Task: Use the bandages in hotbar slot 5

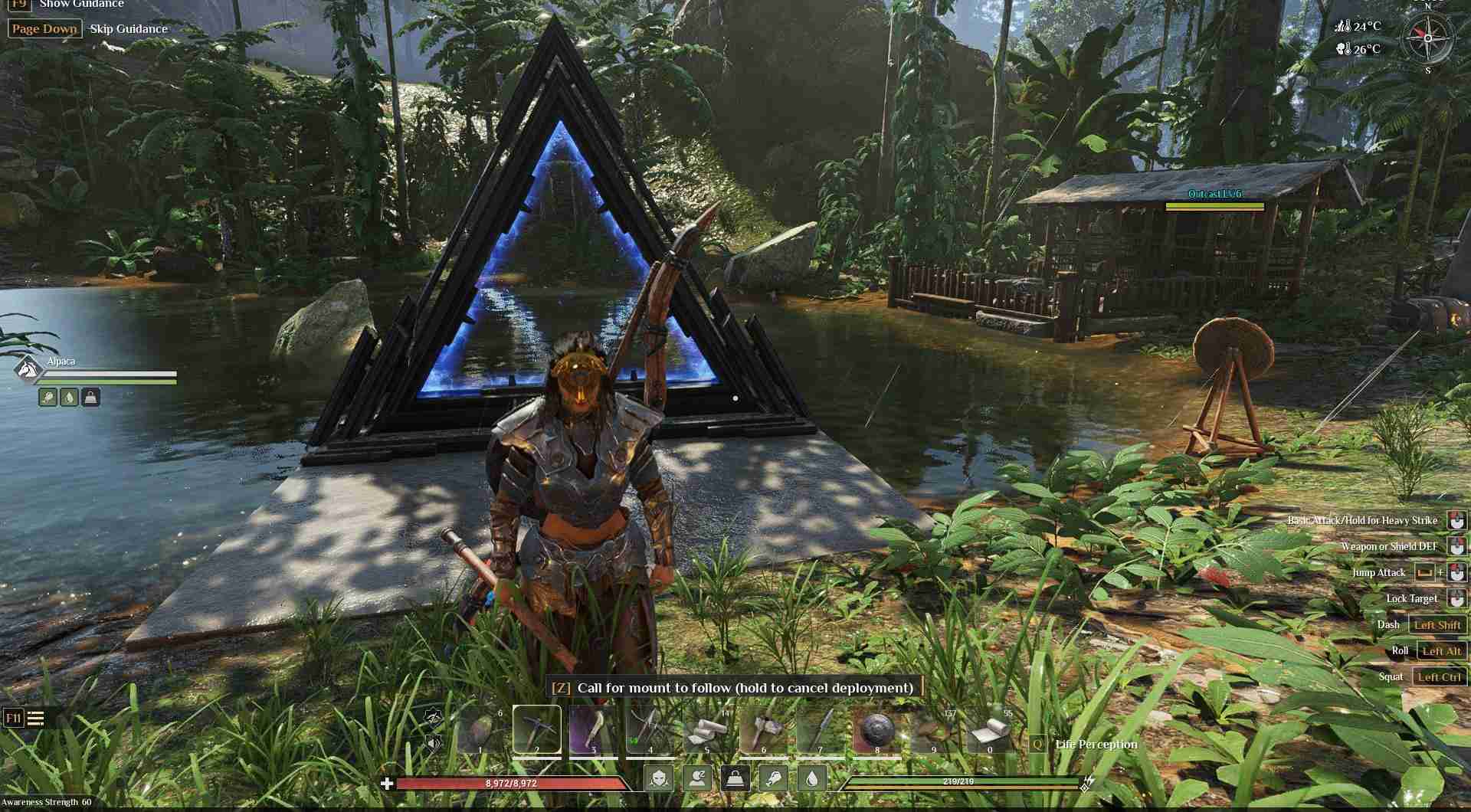Action: 706,731
